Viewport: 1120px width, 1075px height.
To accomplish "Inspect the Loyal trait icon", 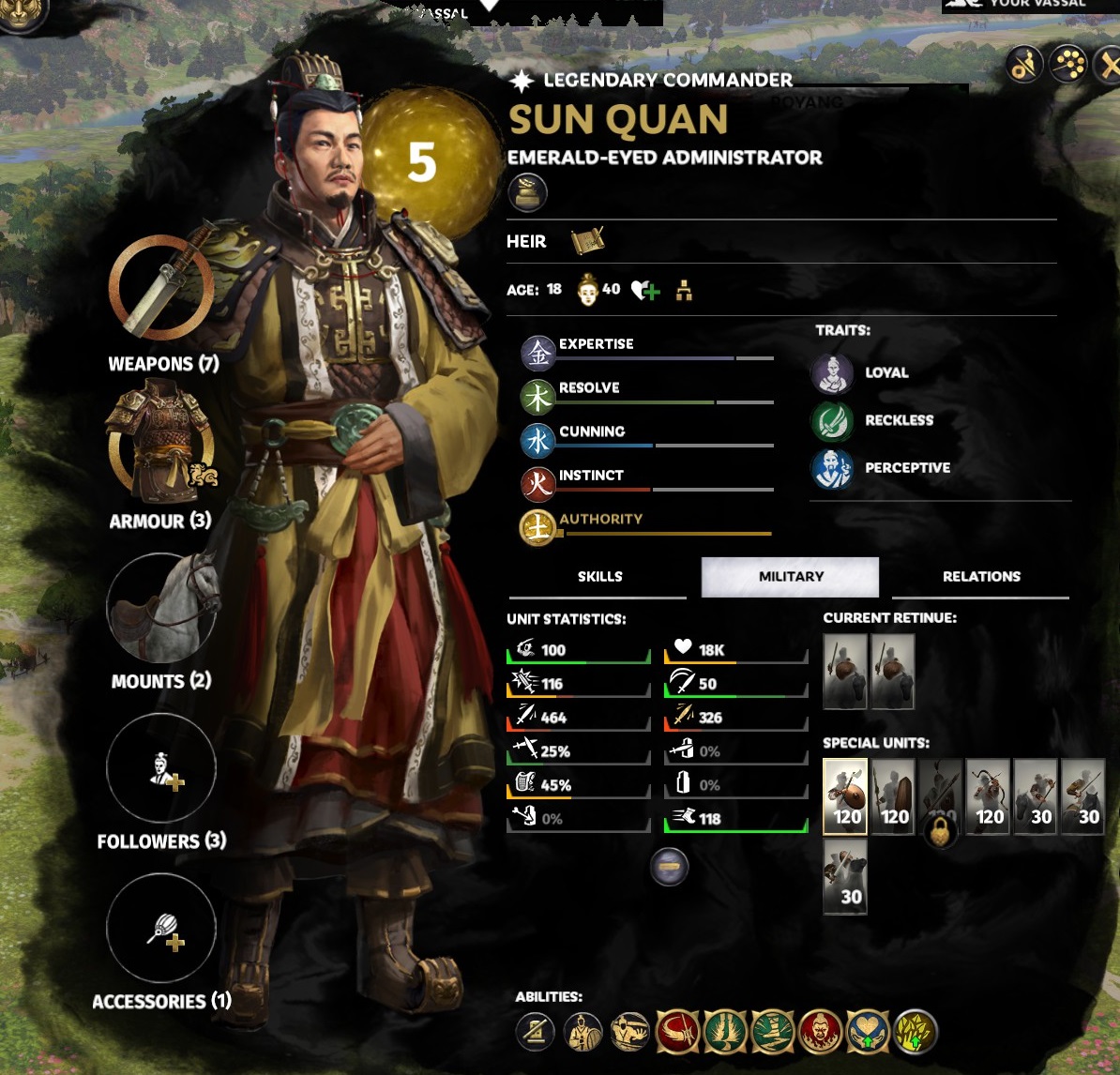I will [832, 373].
